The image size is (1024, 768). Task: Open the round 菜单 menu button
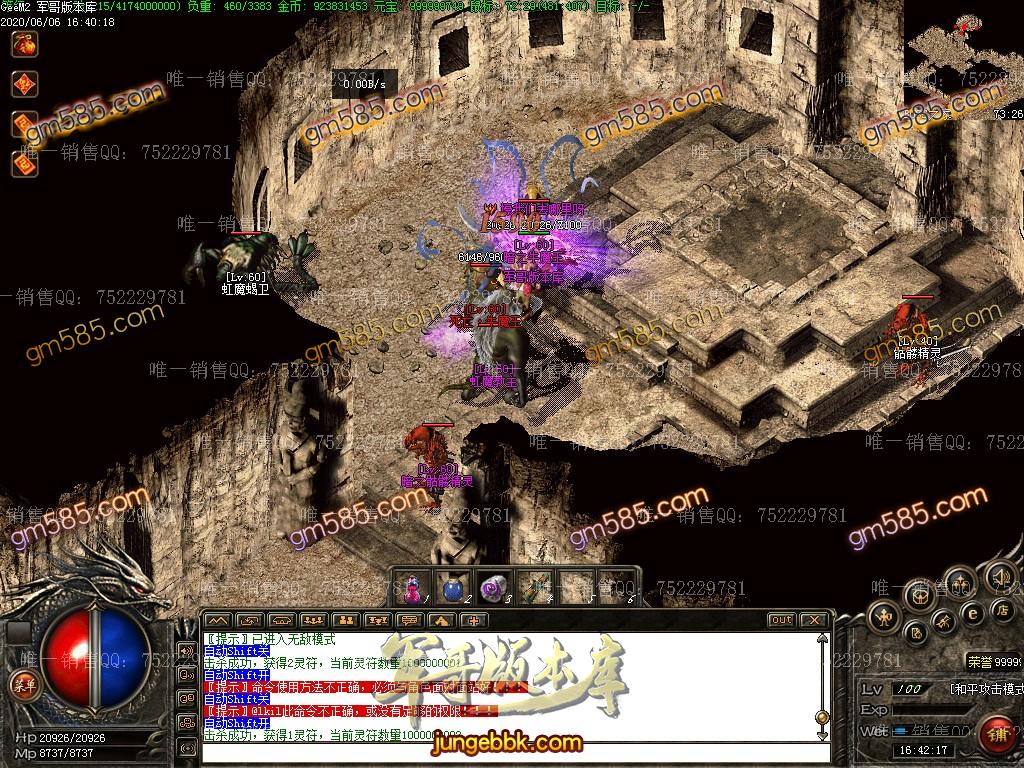pyautogui.click(x=21, y=684)
